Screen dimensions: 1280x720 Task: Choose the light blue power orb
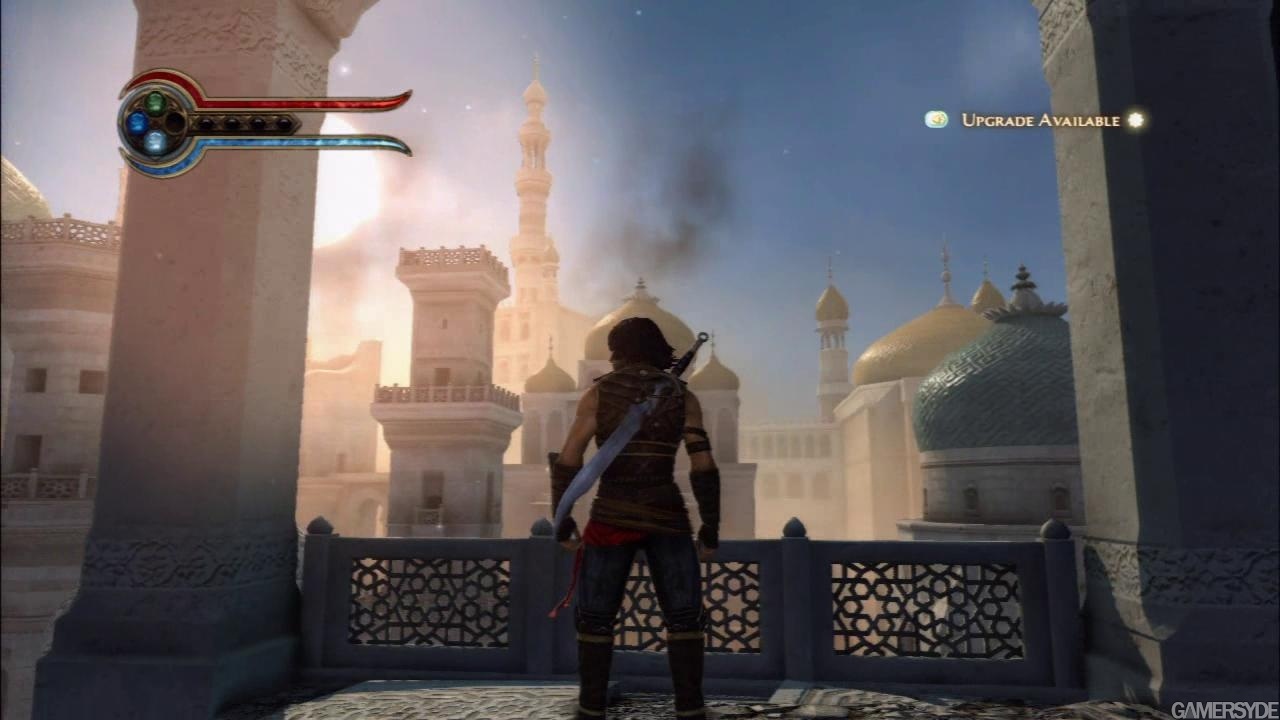(155, 143)
